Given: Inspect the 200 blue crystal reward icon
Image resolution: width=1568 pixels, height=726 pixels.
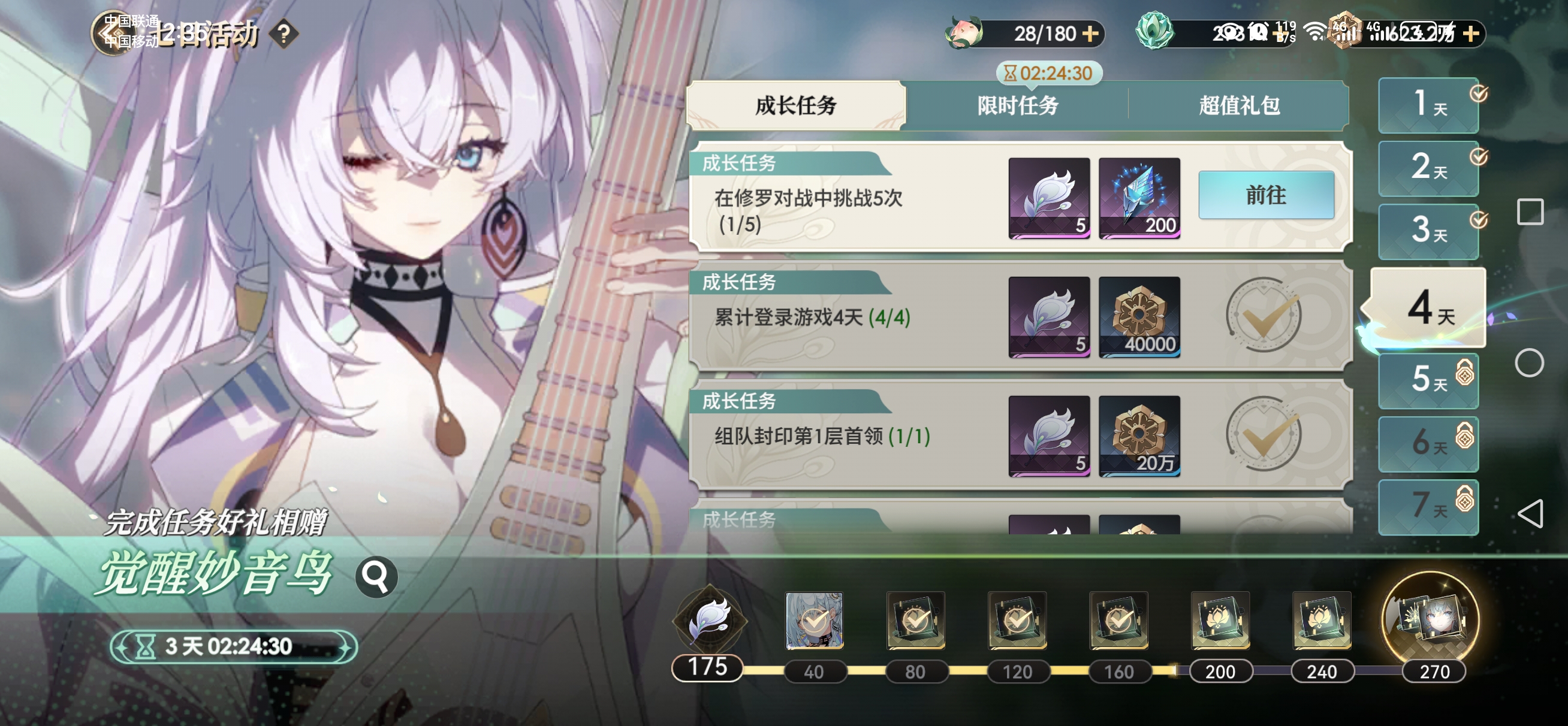Looking at the screenshot, I should tap(1139, 198).
